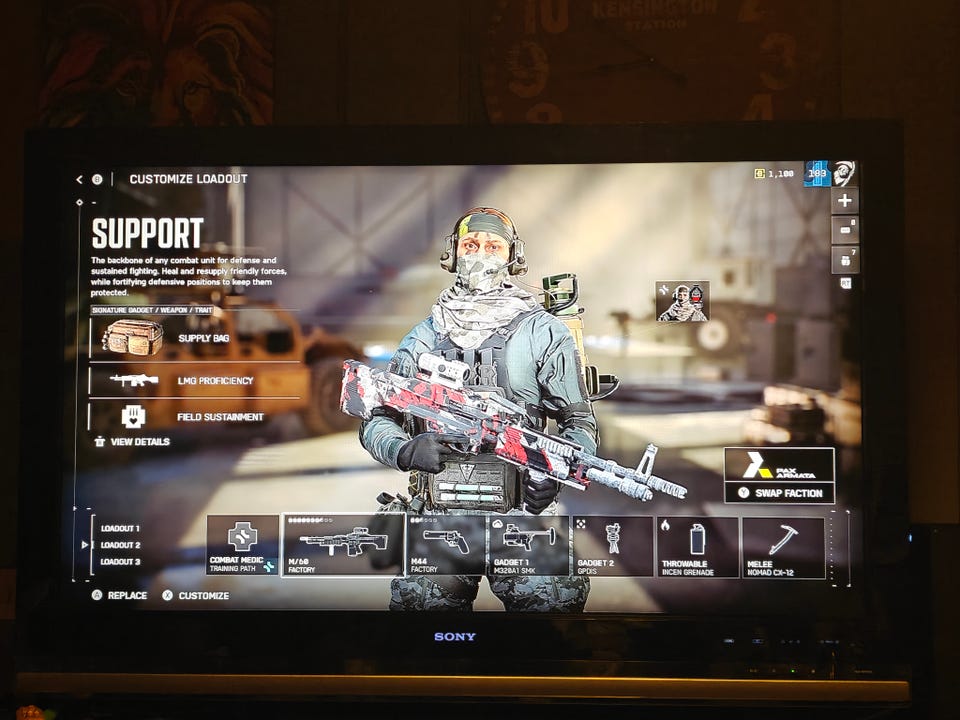Select the Supply Bag signature gadget
The height and width of the screenshot is (720, 960).
click(195, 338)
